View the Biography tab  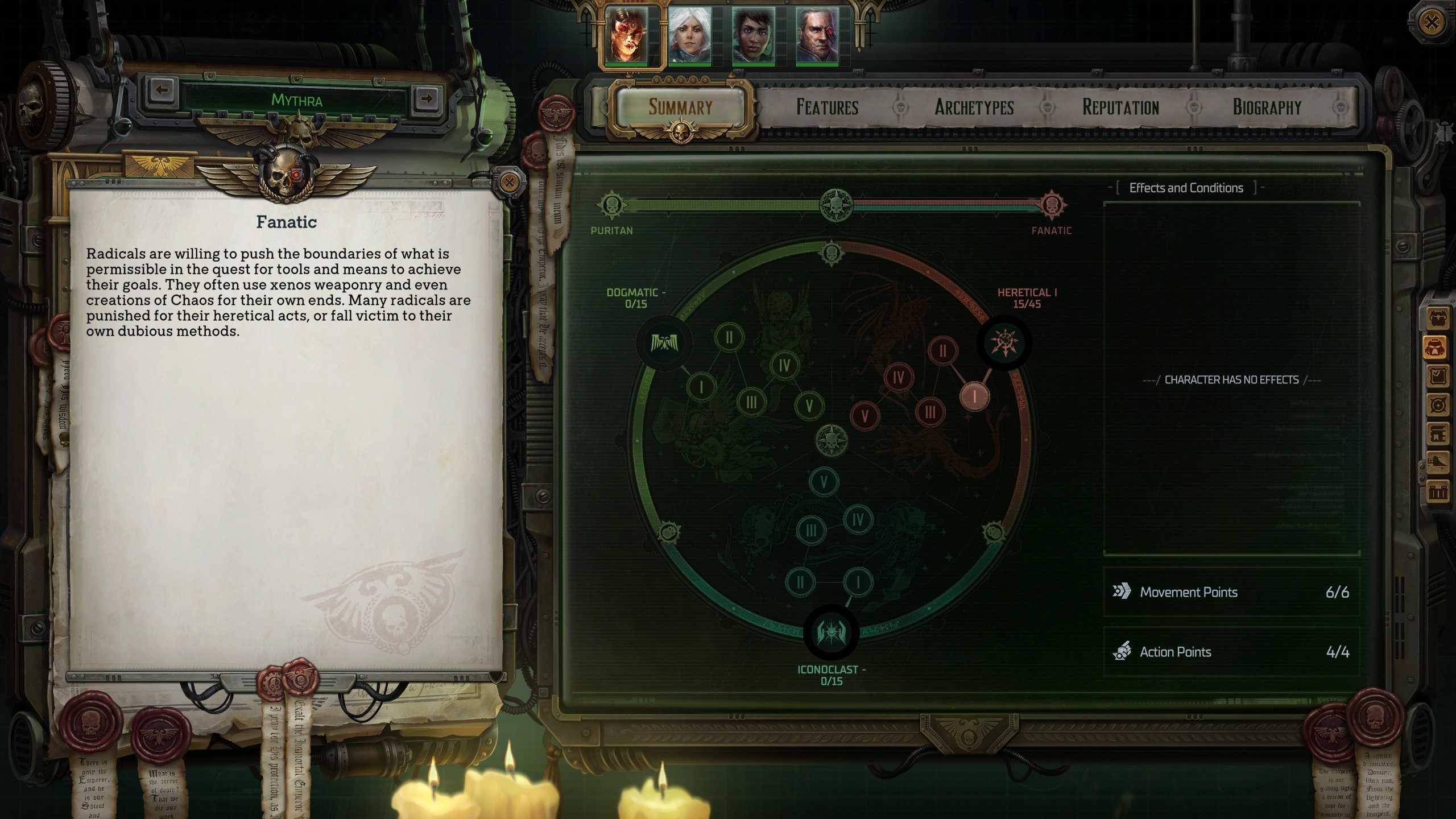(1267, 107)
